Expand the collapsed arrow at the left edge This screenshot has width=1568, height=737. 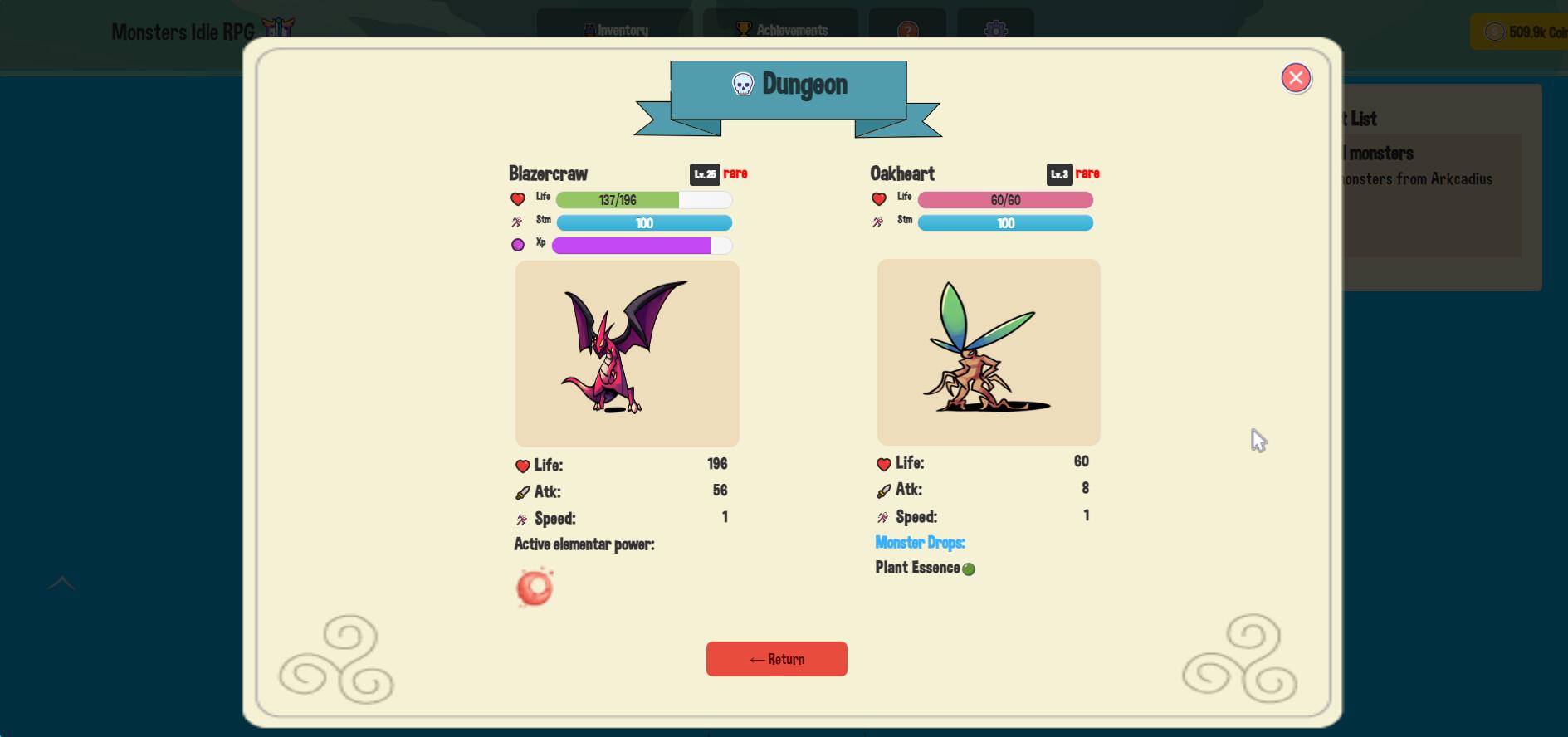coord(61,583)
